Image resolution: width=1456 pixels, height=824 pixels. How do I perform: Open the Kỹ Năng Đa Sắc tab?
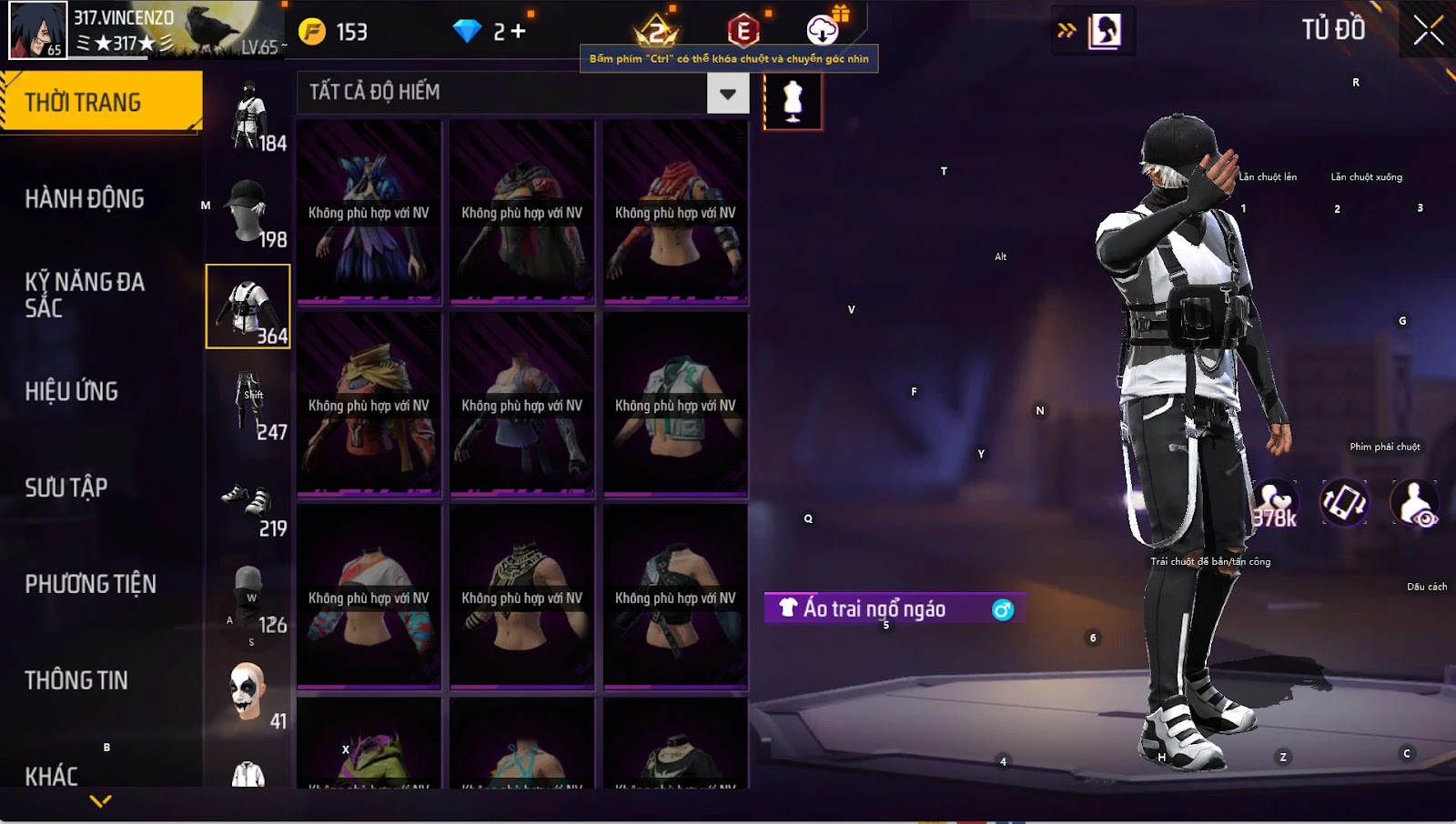85,295
